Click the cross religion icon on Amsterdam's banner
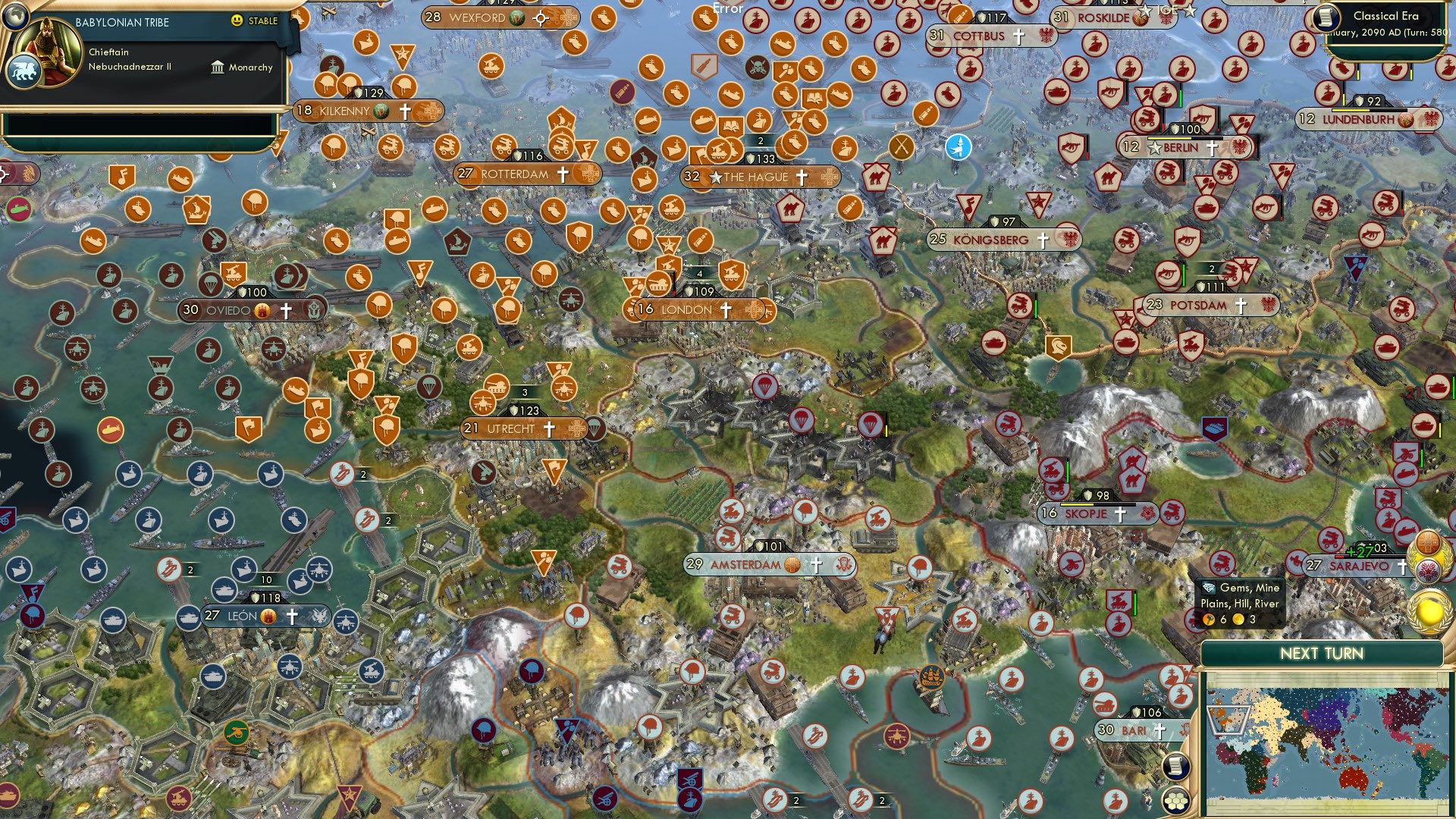 click(x=816, y=566)
